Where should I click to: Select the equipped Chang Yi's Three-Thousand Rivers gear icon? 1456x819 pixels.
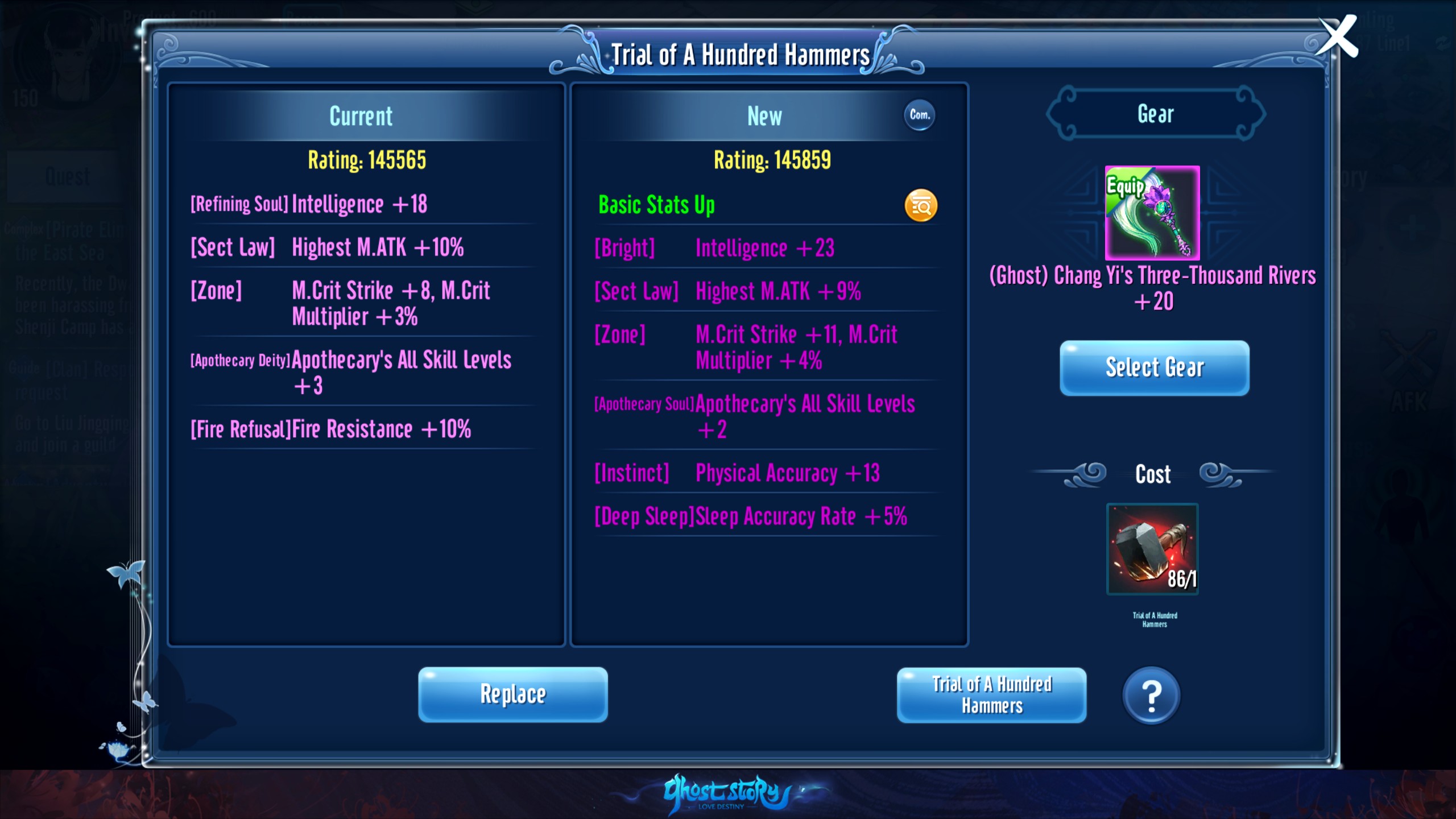(x=1152, y=213)
